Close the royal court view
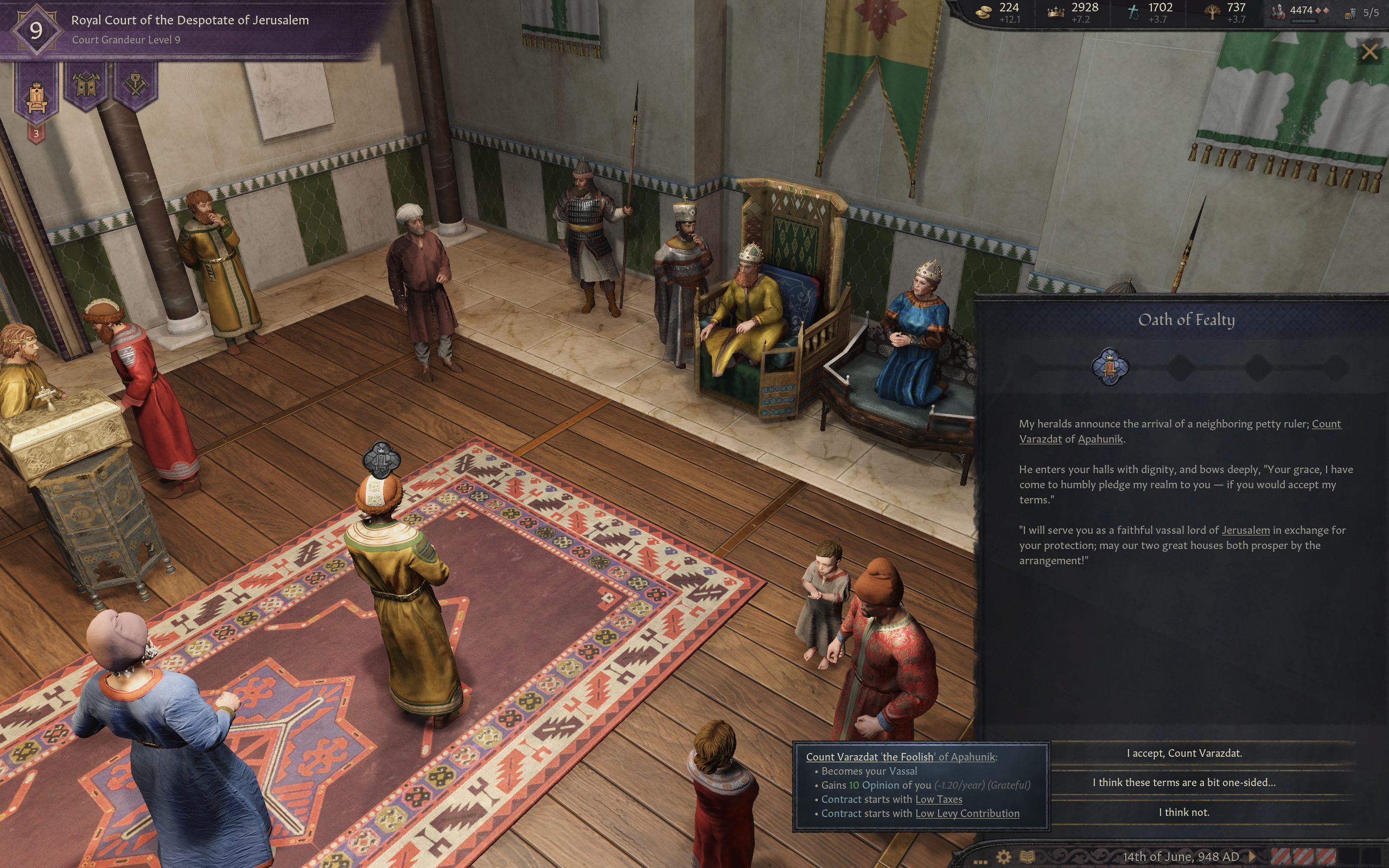The image size is (1389, 868). pyautogui.click(x=1369, y=52)
